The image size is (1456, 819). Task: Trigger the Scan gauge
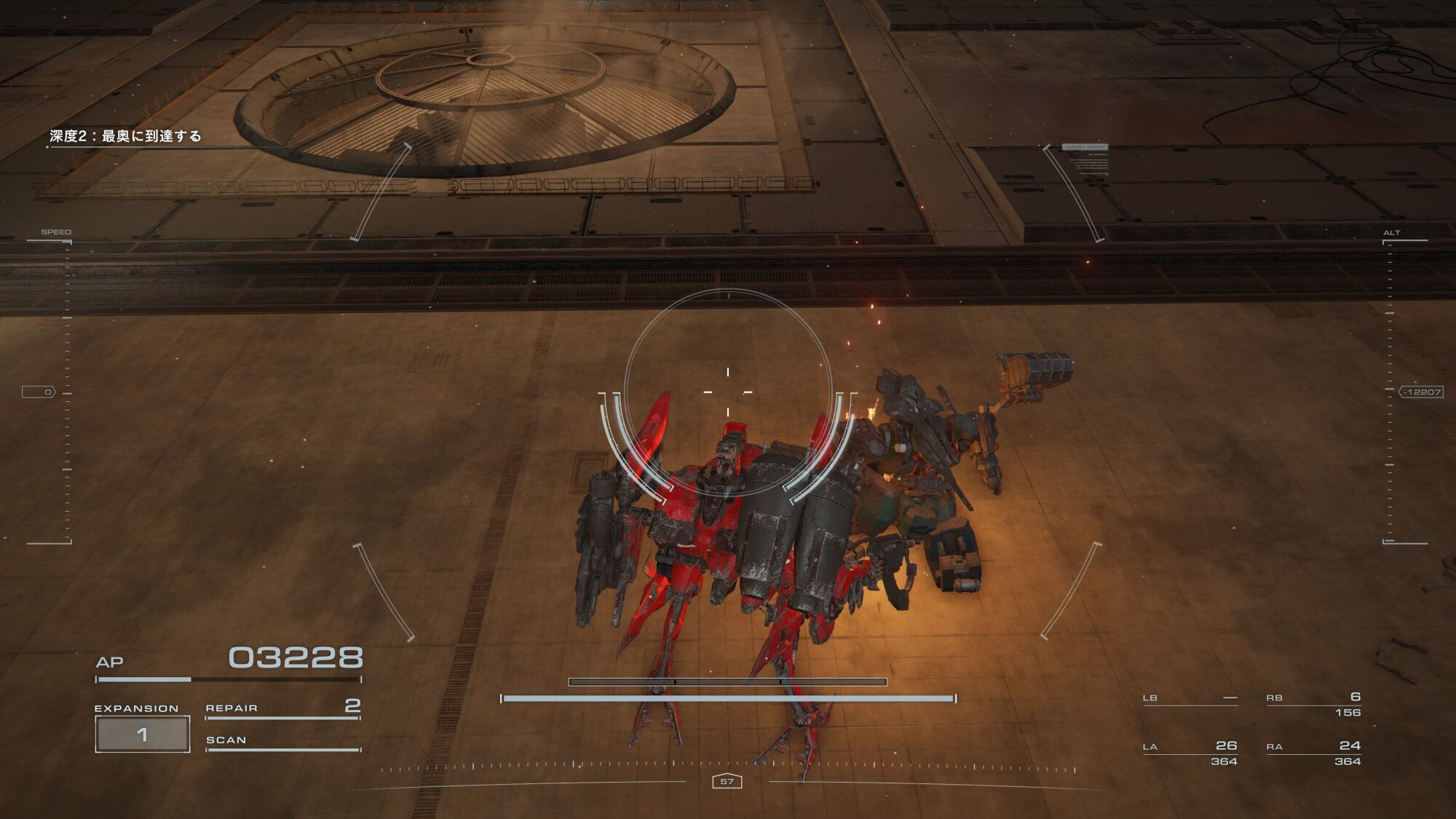pyautogui.click(x=282, y=742)
